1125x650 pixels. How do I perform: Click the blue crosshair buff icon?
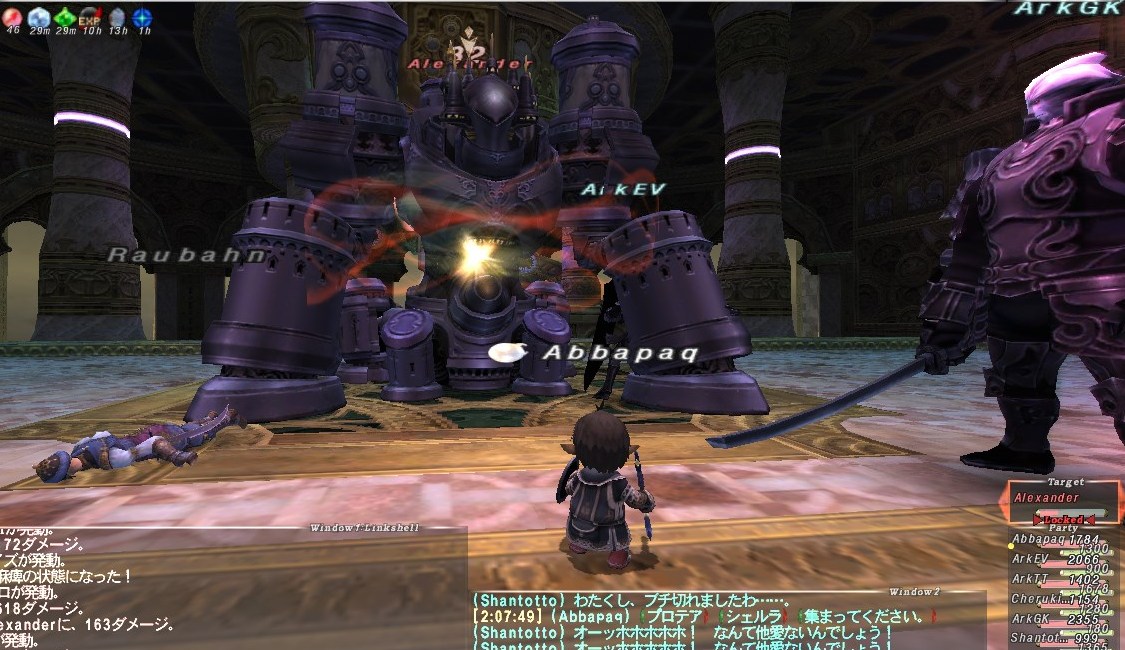tap(143, 17)
